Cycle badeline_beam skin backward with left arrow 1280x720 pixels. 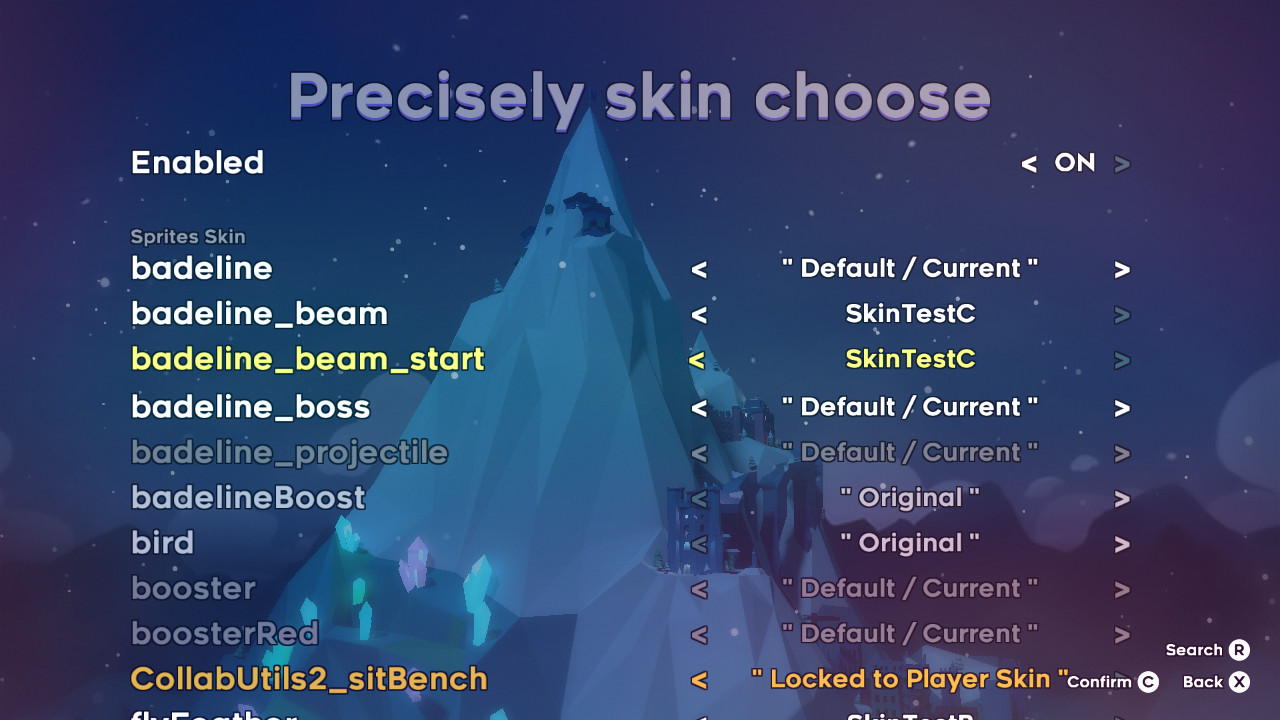698,313
